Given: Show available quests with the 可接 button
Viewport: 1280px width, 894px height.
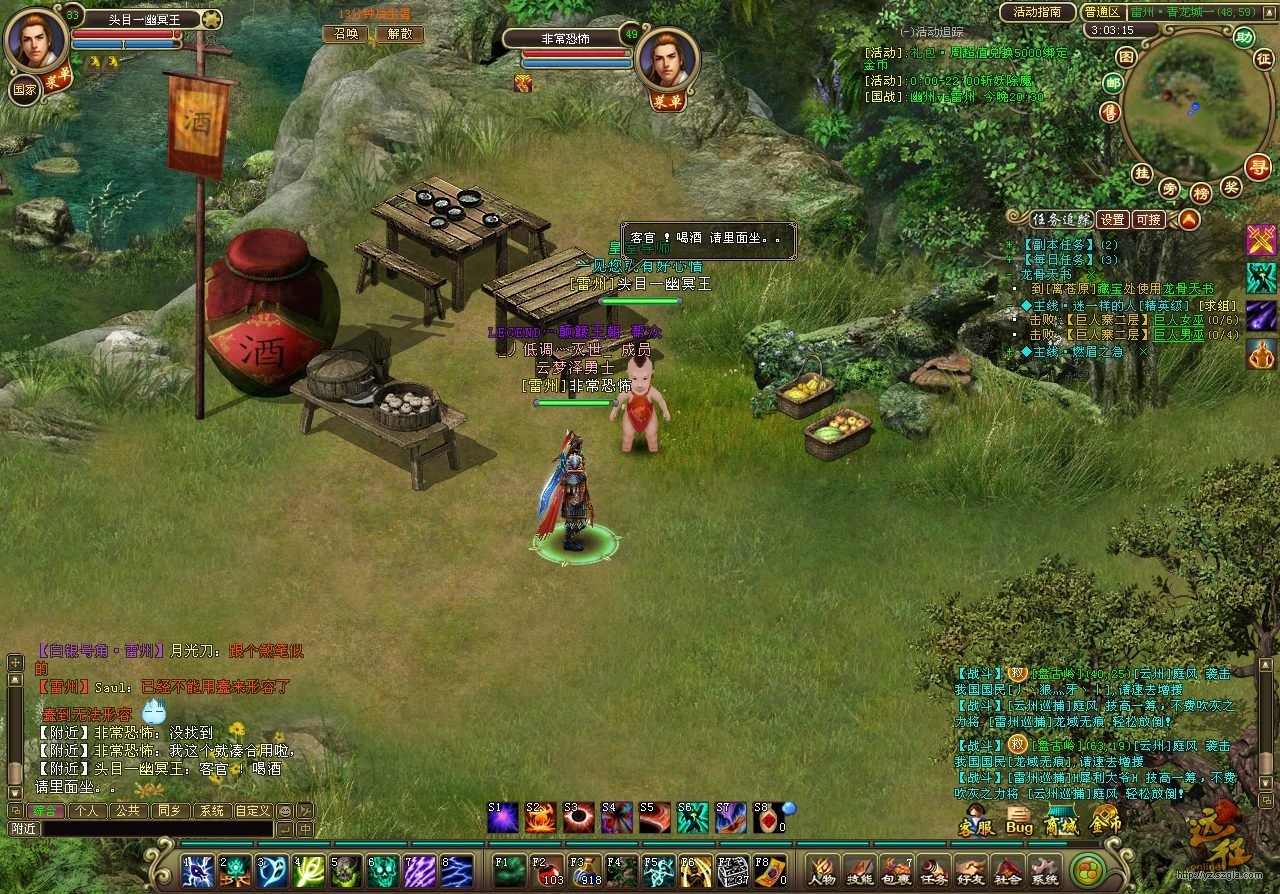Looking at the screenshot, I should point(1149,219).
